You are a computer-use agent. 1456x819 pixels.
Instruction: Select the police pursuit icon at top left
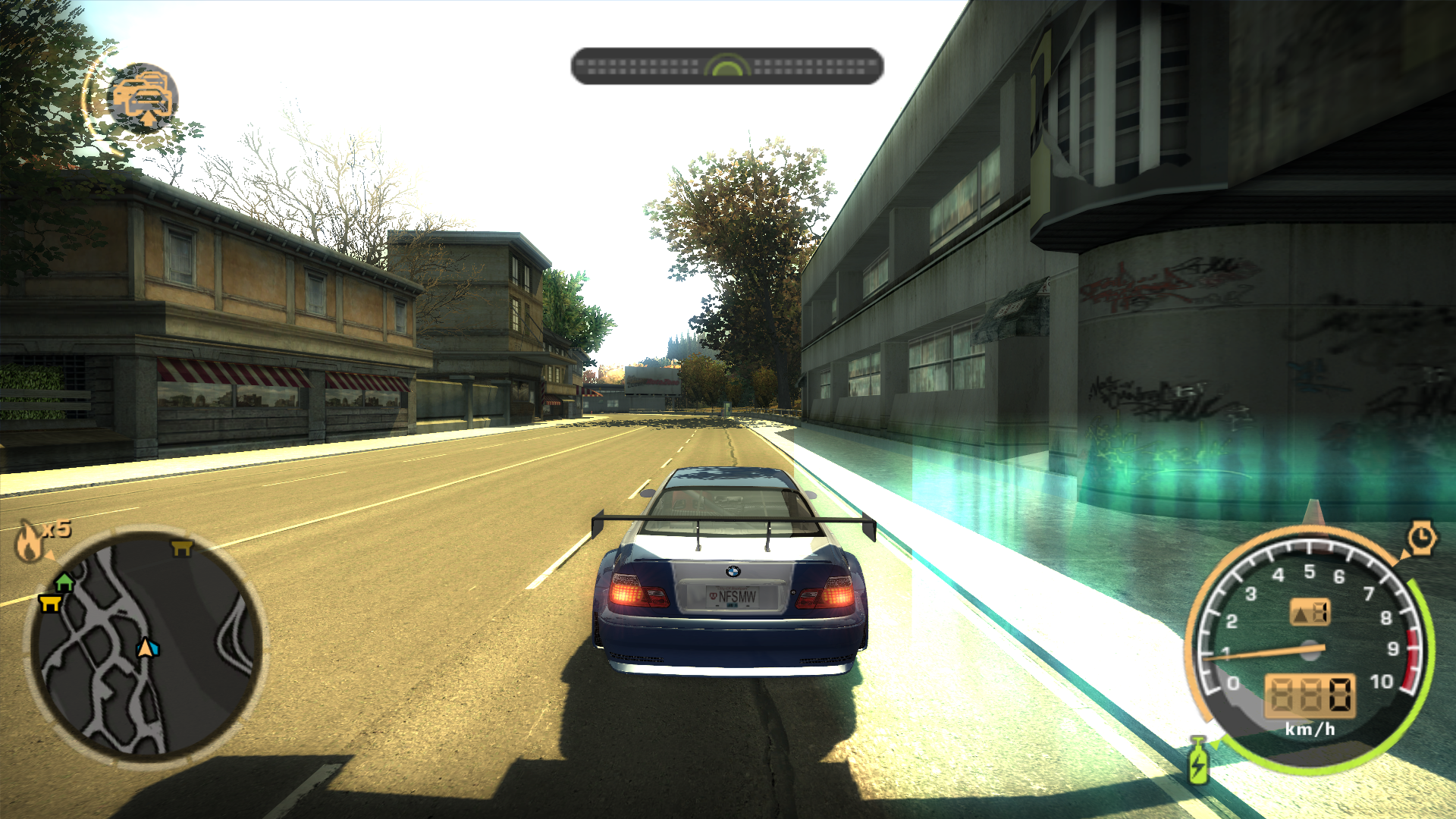point(144,97)
